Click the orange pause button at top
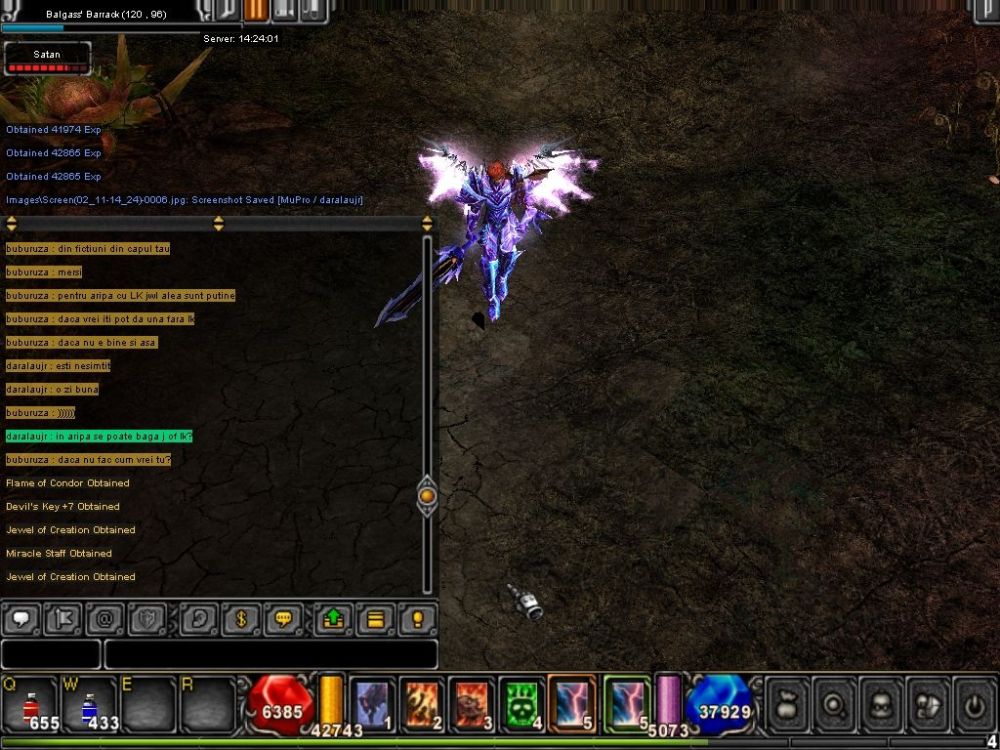The width and height of the screenshot is (1000, 750). pyautogui.click(x=256, y=10)
